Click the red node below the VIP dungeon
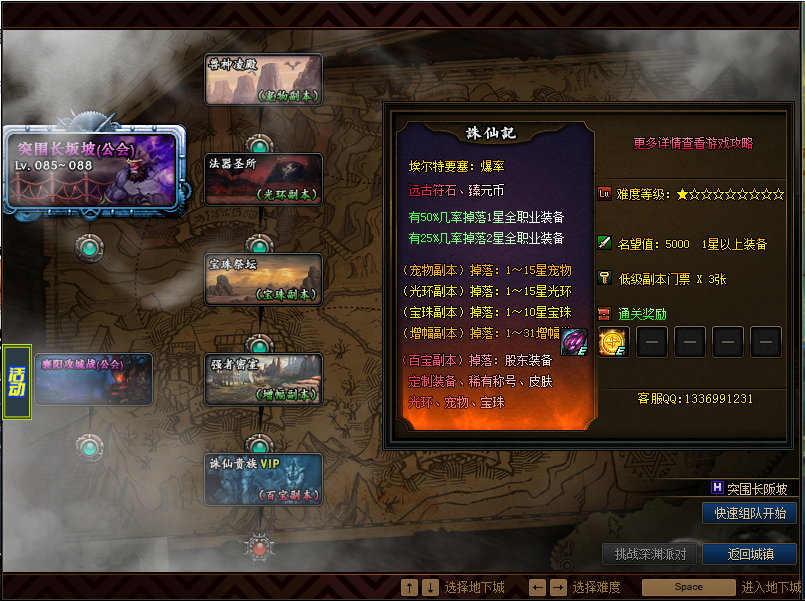 click(260, 546)
